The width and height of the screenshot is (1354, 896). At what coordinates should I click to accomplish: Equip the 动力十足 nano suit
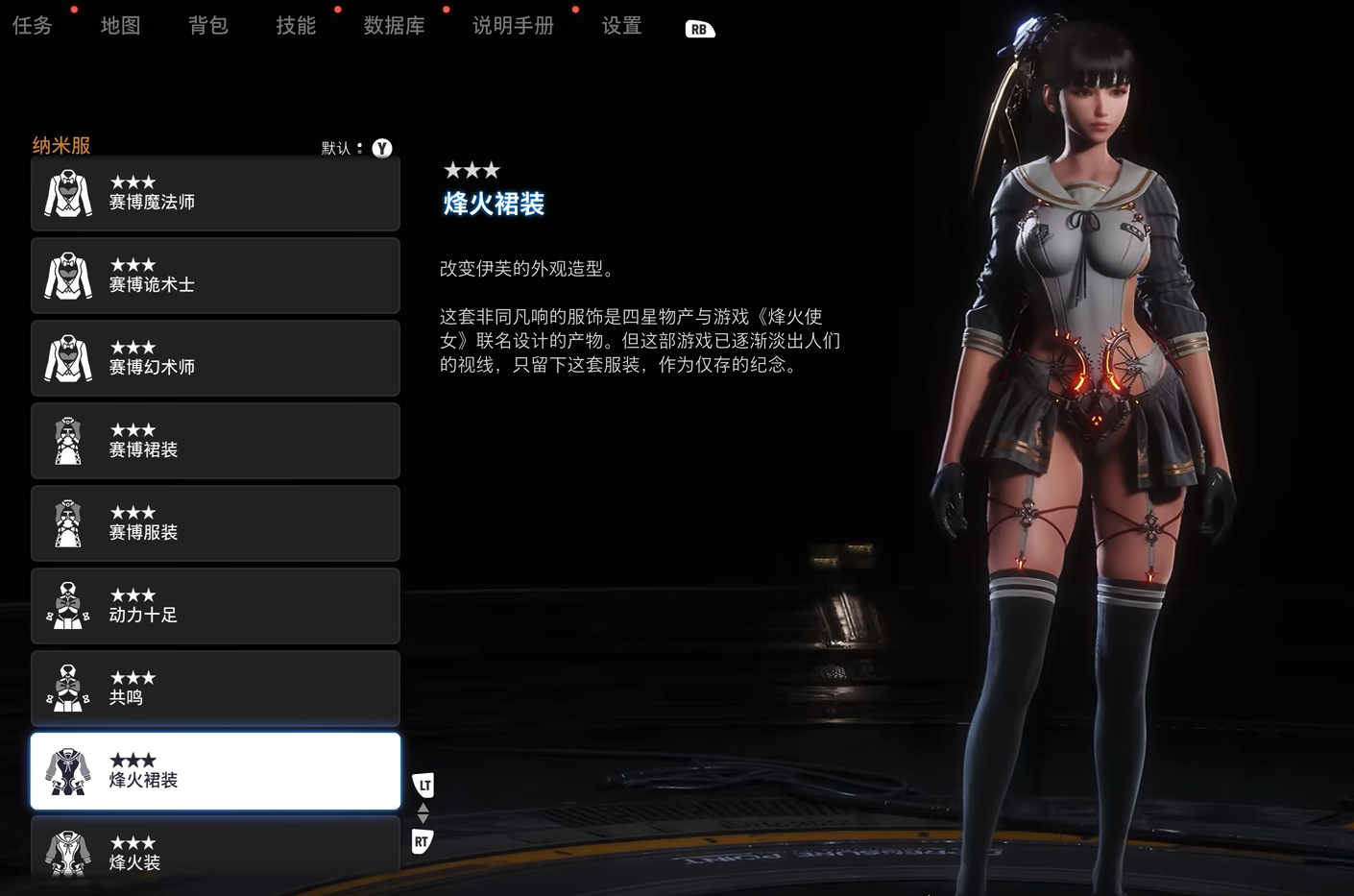(x=215, y=607)
